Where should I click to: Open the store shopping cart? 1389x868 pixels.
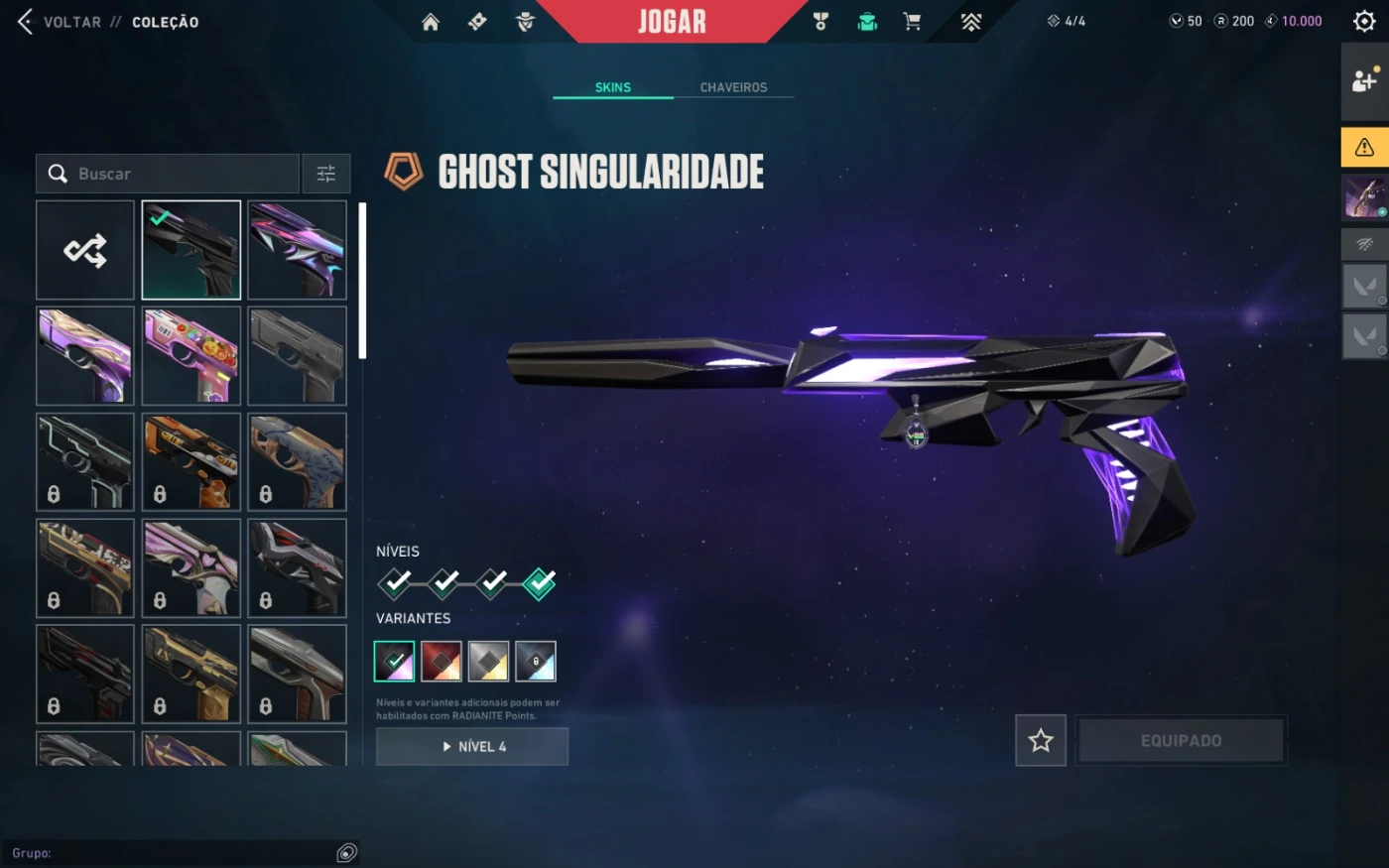tap(912, 22)
